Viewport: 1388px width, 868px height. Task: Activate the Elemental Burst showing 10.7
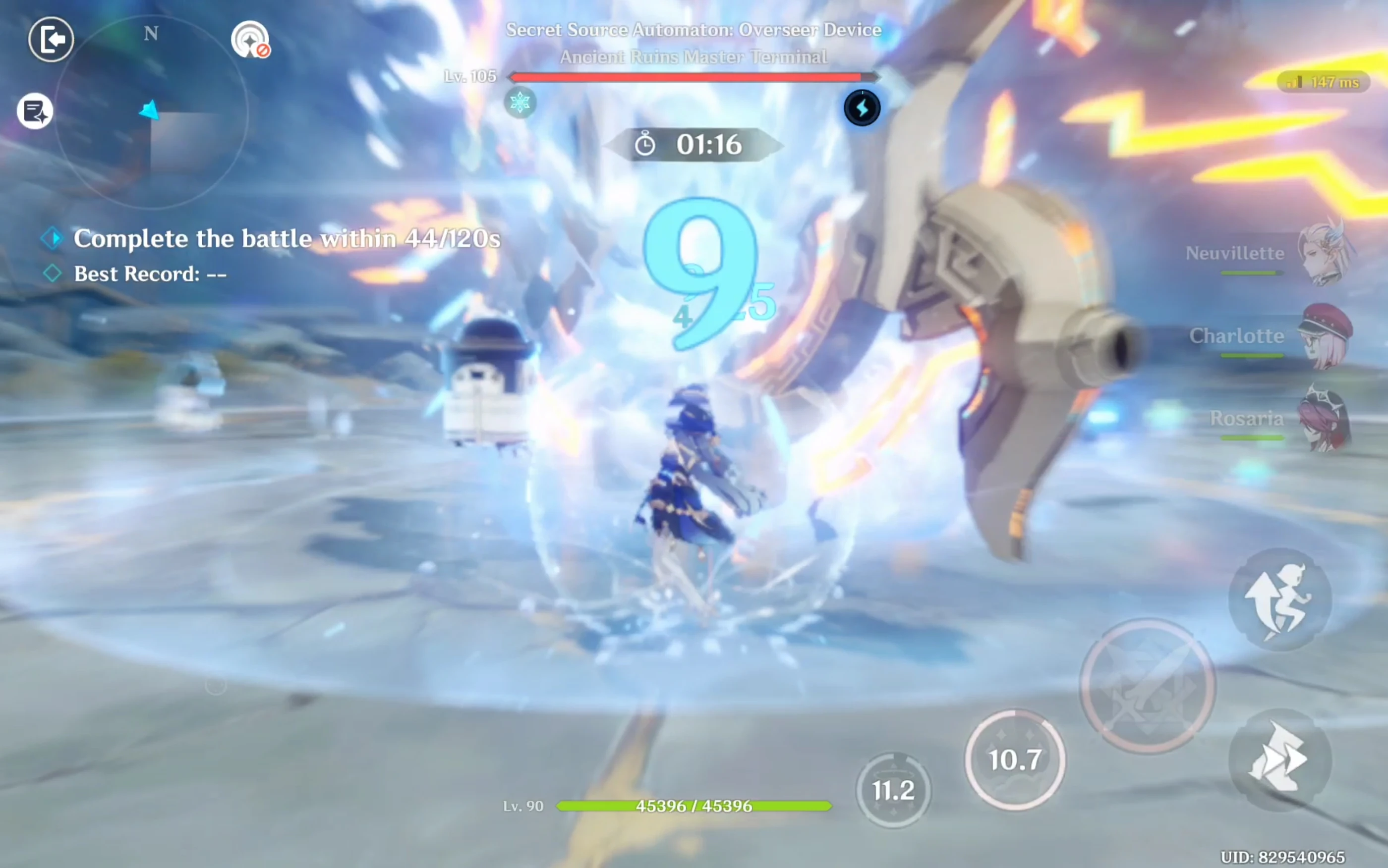(x=1015, y=759)
